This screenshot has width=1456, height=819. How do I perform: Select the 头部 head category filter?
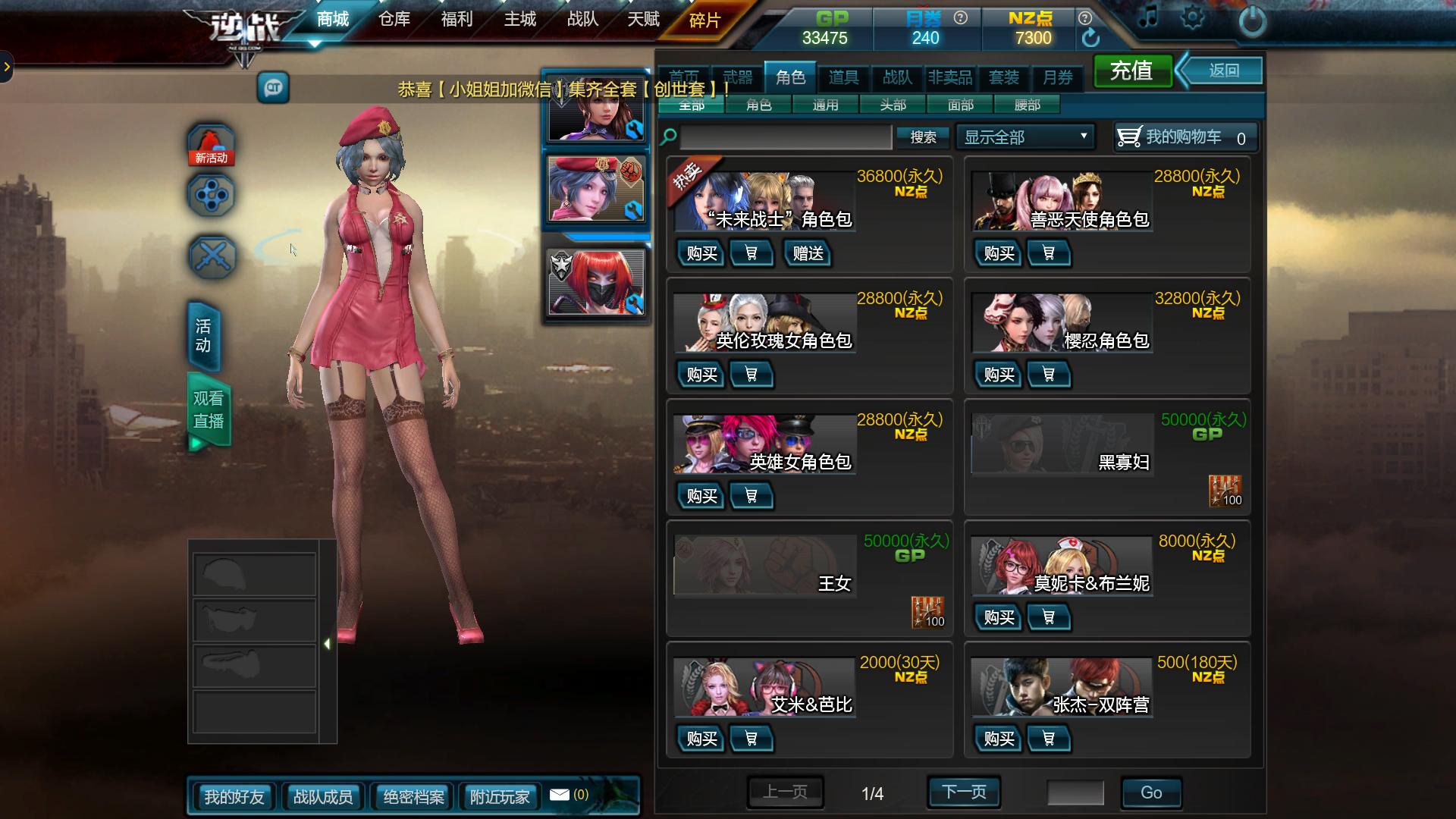[893, 105]
